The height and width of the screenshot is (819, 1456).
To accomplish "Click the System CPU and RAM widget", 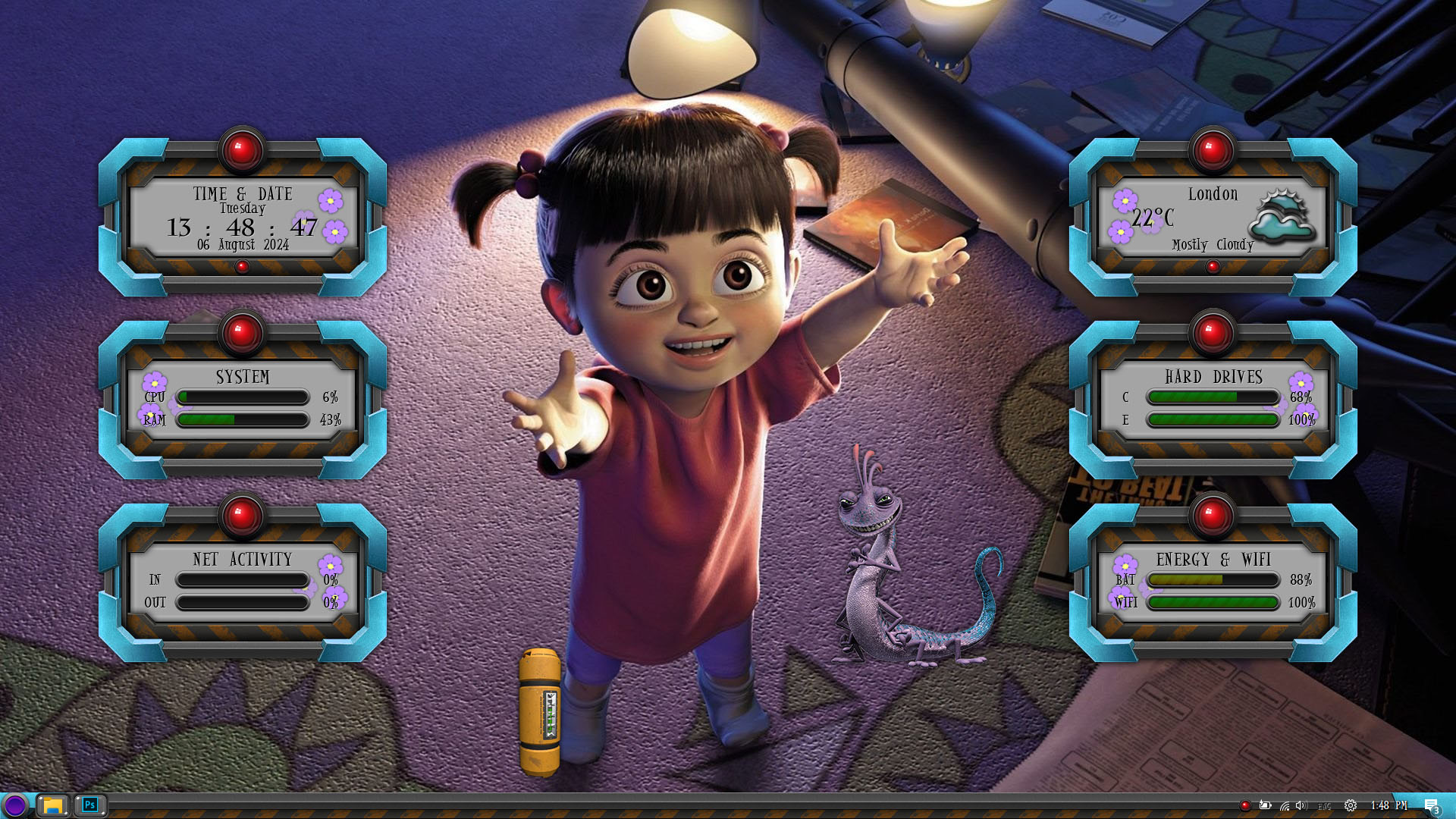I will (242, 401).
